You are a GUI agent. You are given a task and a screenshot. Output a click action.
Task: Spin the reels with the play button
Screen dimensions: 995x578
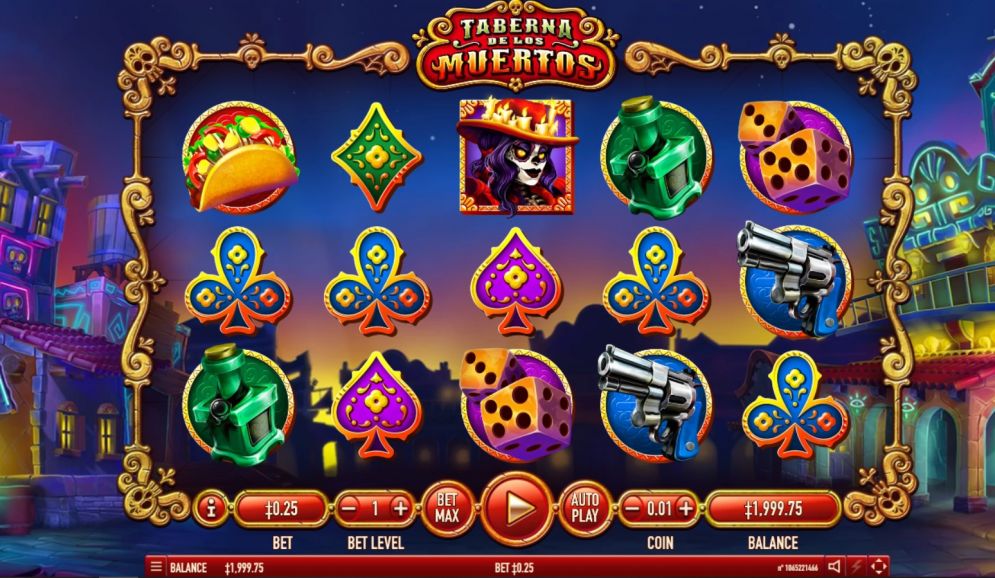pos(517,509)
